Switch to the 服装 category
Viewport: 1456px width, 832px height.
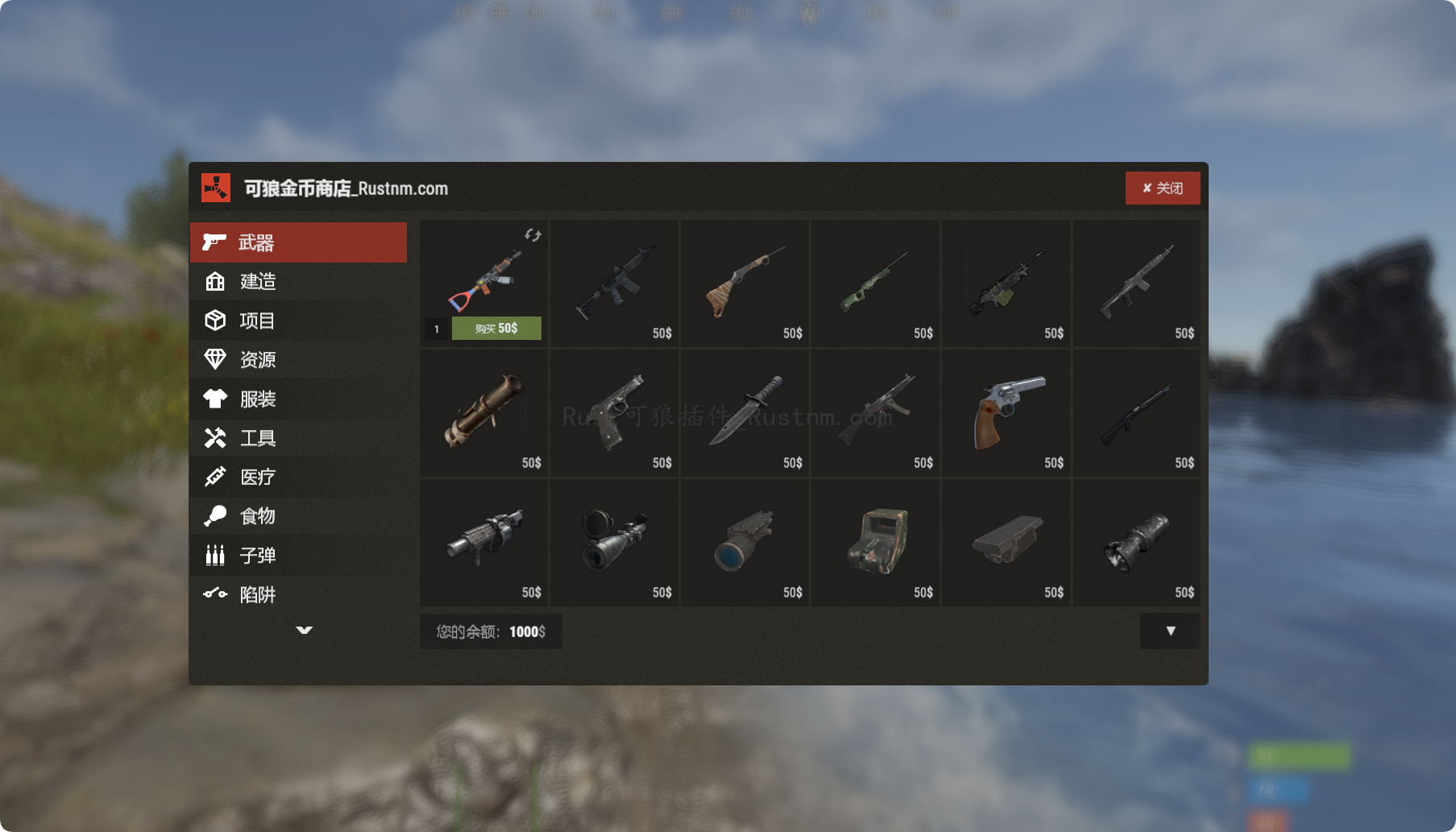pos(258,399)
